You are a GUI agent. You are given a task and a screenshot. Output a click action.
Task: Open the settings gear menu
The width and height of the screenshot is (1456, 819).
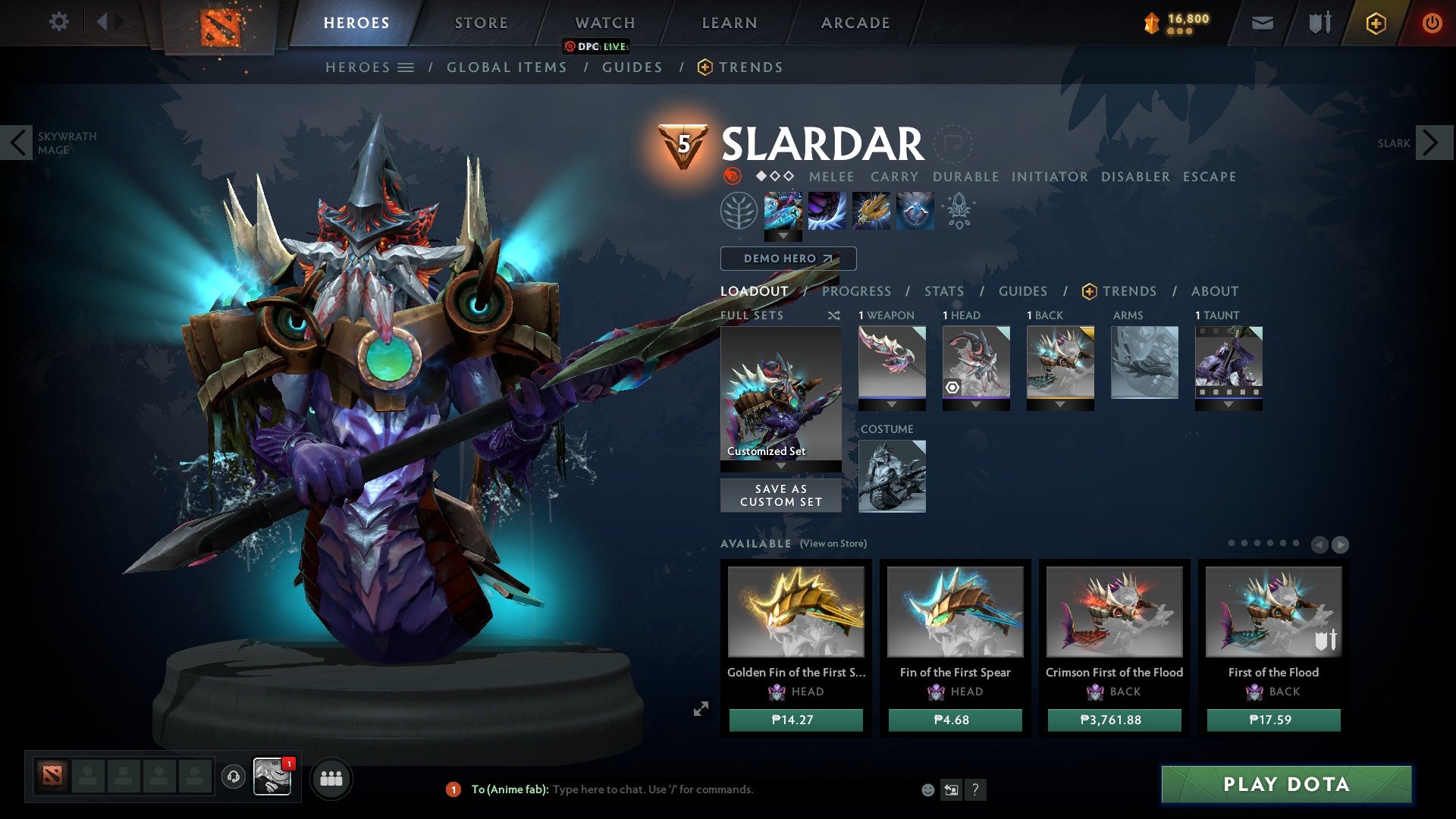point(58,22)
